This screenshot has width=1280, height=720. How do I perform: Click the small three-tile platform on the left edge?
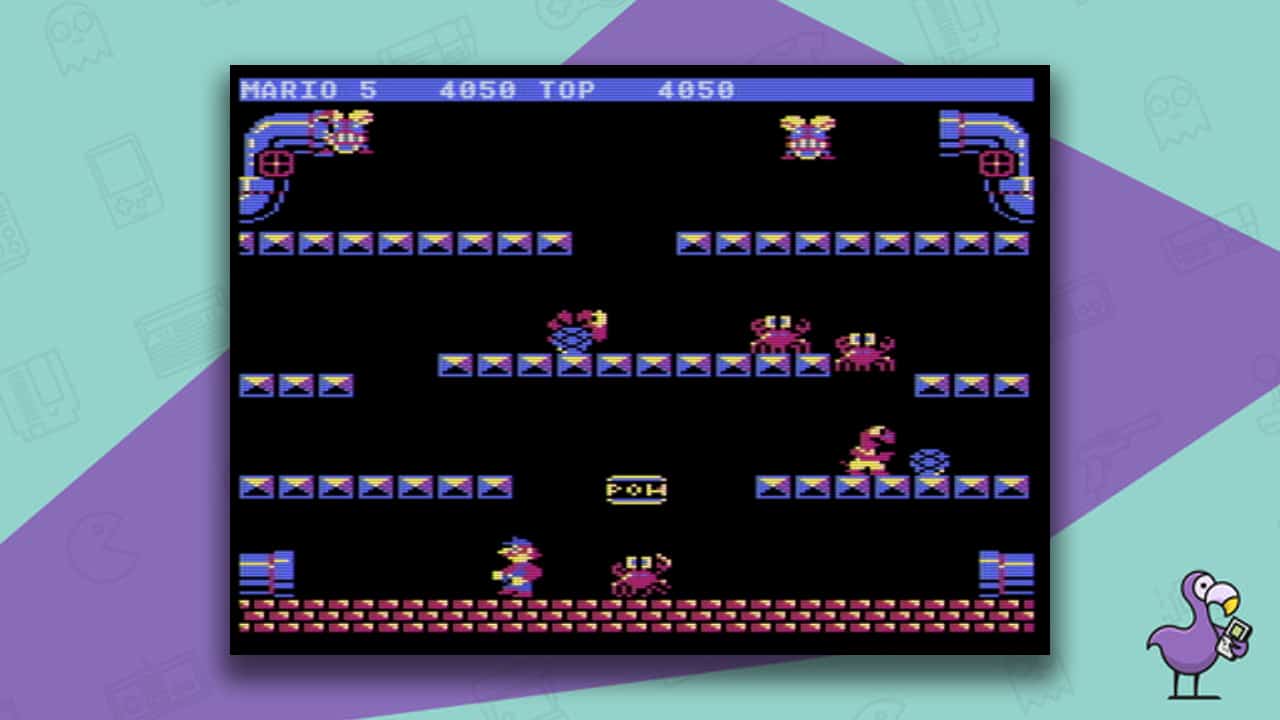(295, 385)
